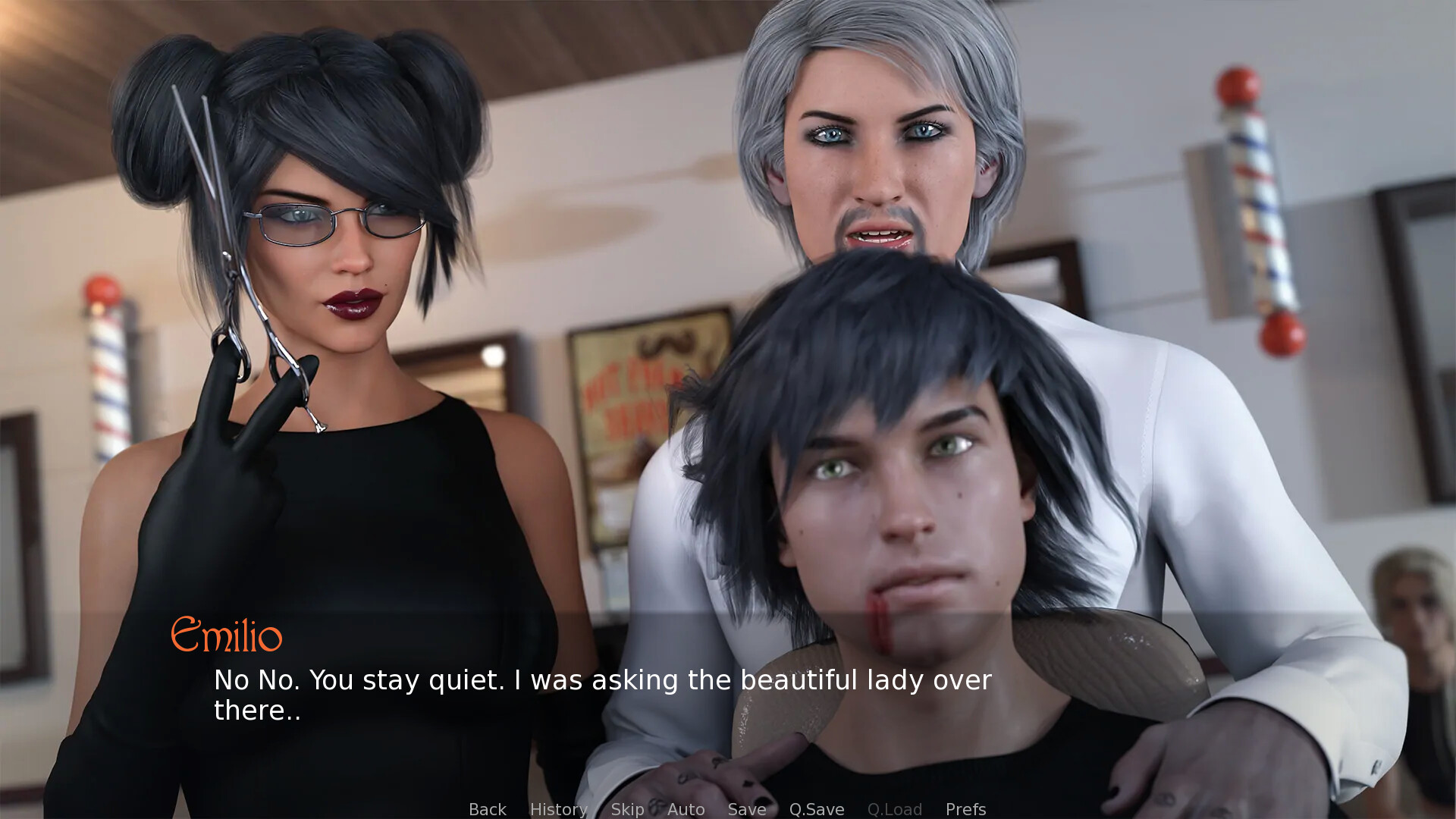Image resolution: width=1456 pixels, height=819 pixels.
Task: Go back one line with Back
Action: (x=487, y=809)
